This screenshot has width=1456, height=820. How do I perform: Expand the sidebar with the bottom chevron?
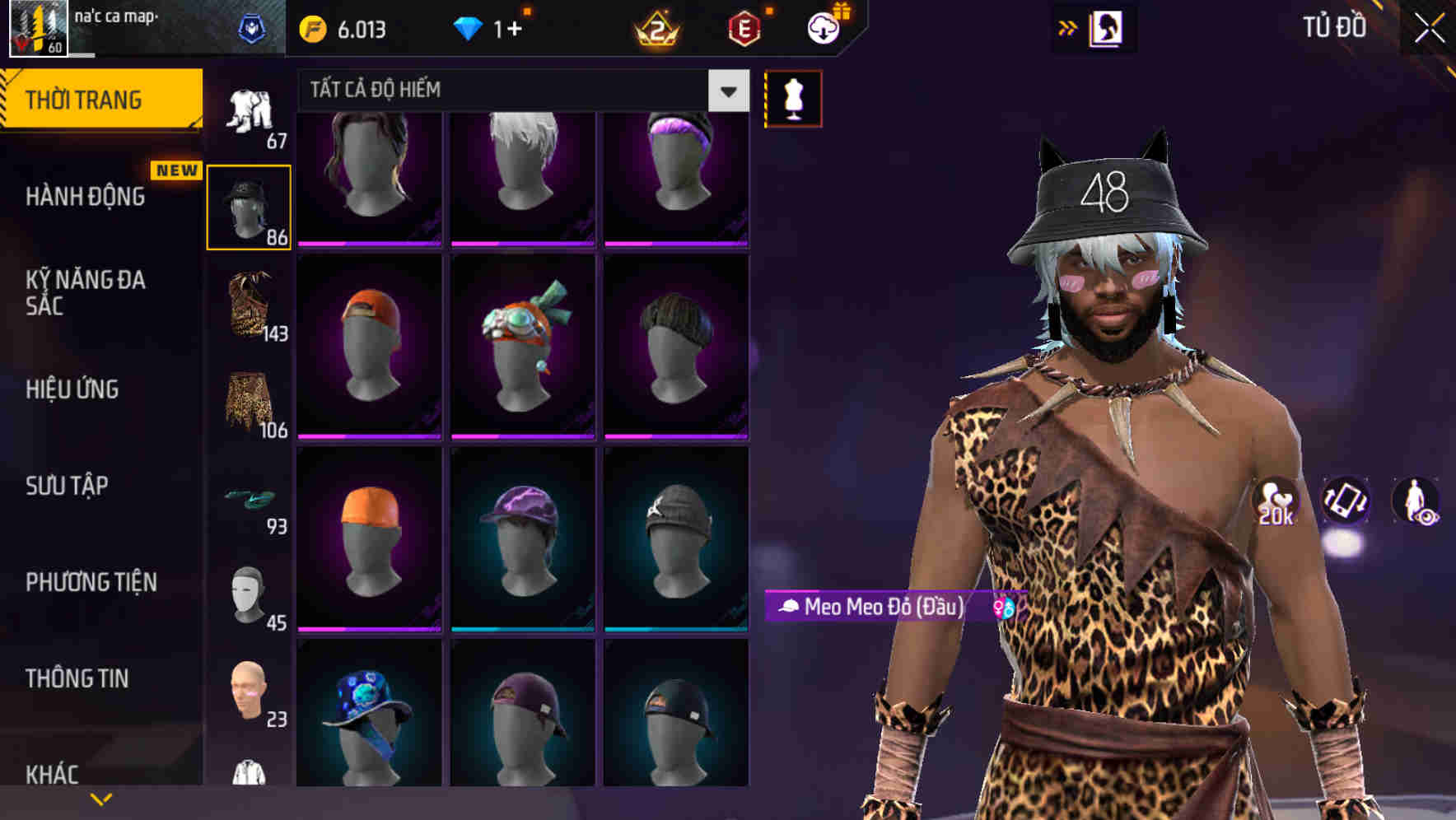(x=101, y=797)
